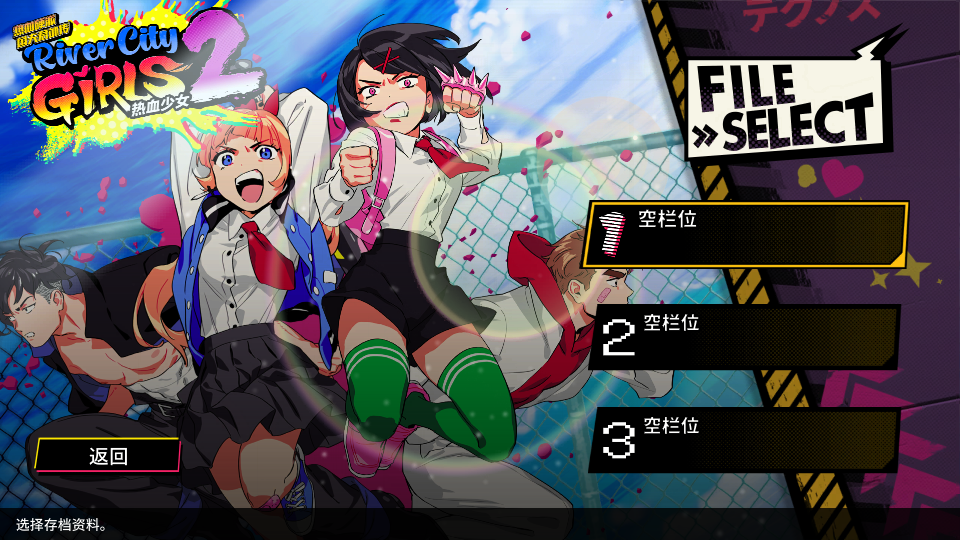Go back with the 返回 button

pyautogui.click(x=108, y=456)
